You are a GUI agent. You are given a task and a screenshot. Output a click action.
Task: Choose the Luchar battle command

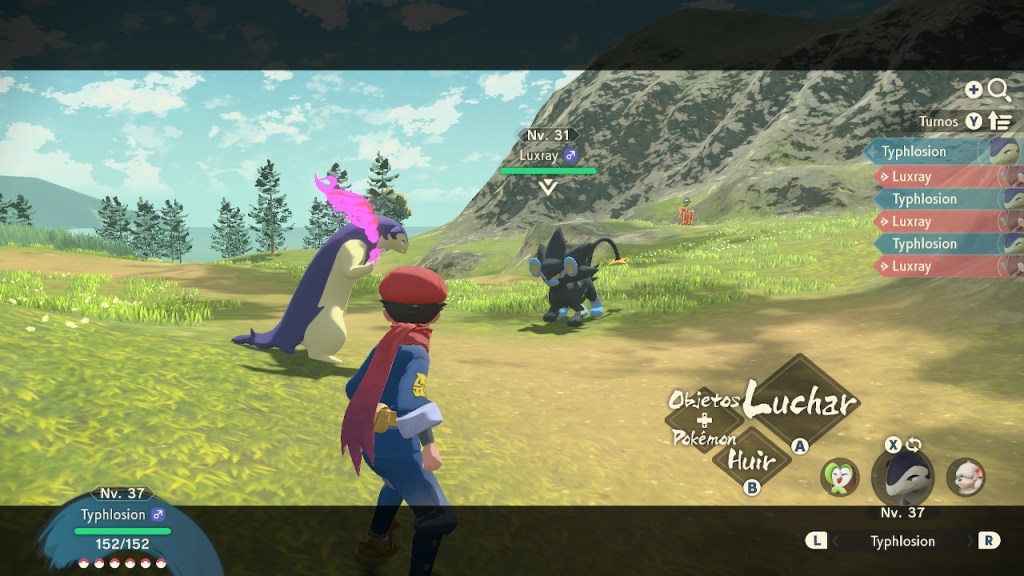tap(802, 403)
